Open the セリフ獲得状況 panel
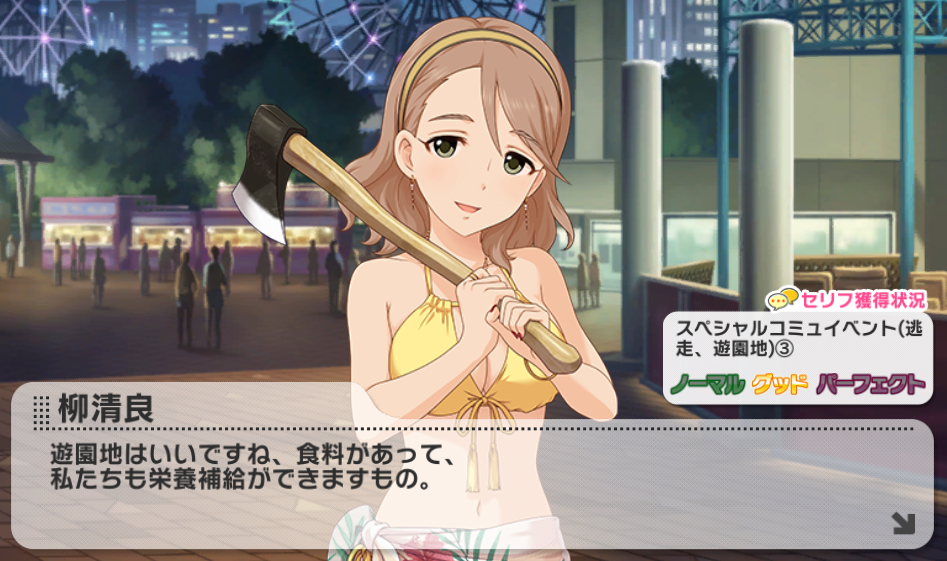Viewport: 947px width, 561px height. 846,299
